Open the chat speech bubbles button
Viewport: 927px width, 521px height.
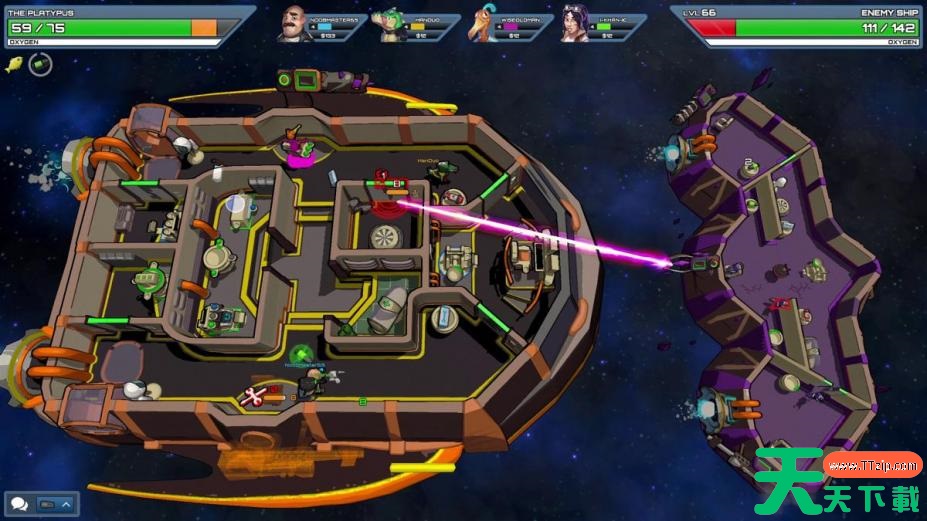(19, 504)
